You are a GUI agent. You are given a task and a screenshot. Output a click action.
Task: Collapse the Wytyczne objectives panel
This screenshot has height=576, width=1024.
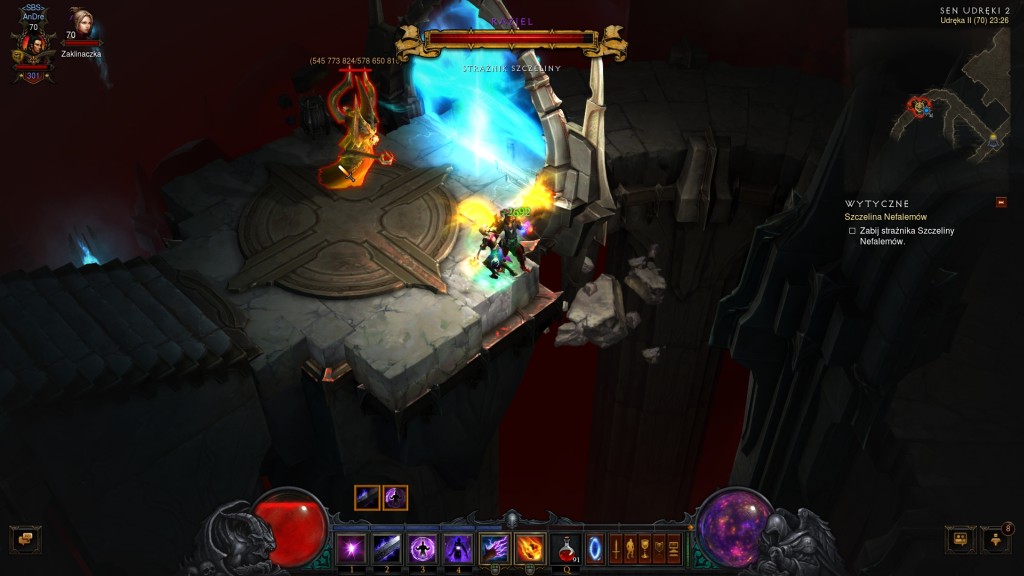tap(1001, 203)
